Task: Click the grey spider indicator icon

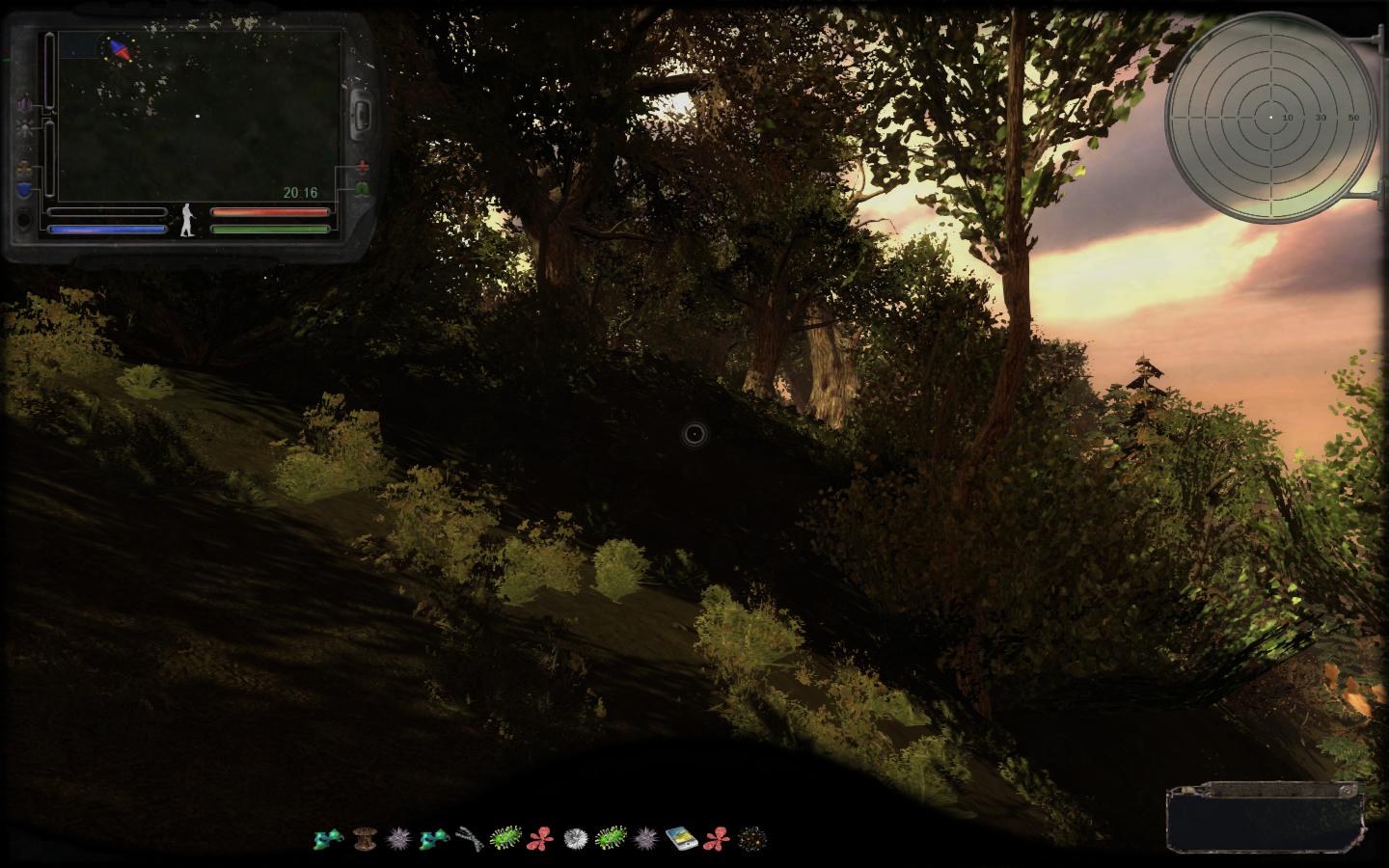Action: click(23, 129)
